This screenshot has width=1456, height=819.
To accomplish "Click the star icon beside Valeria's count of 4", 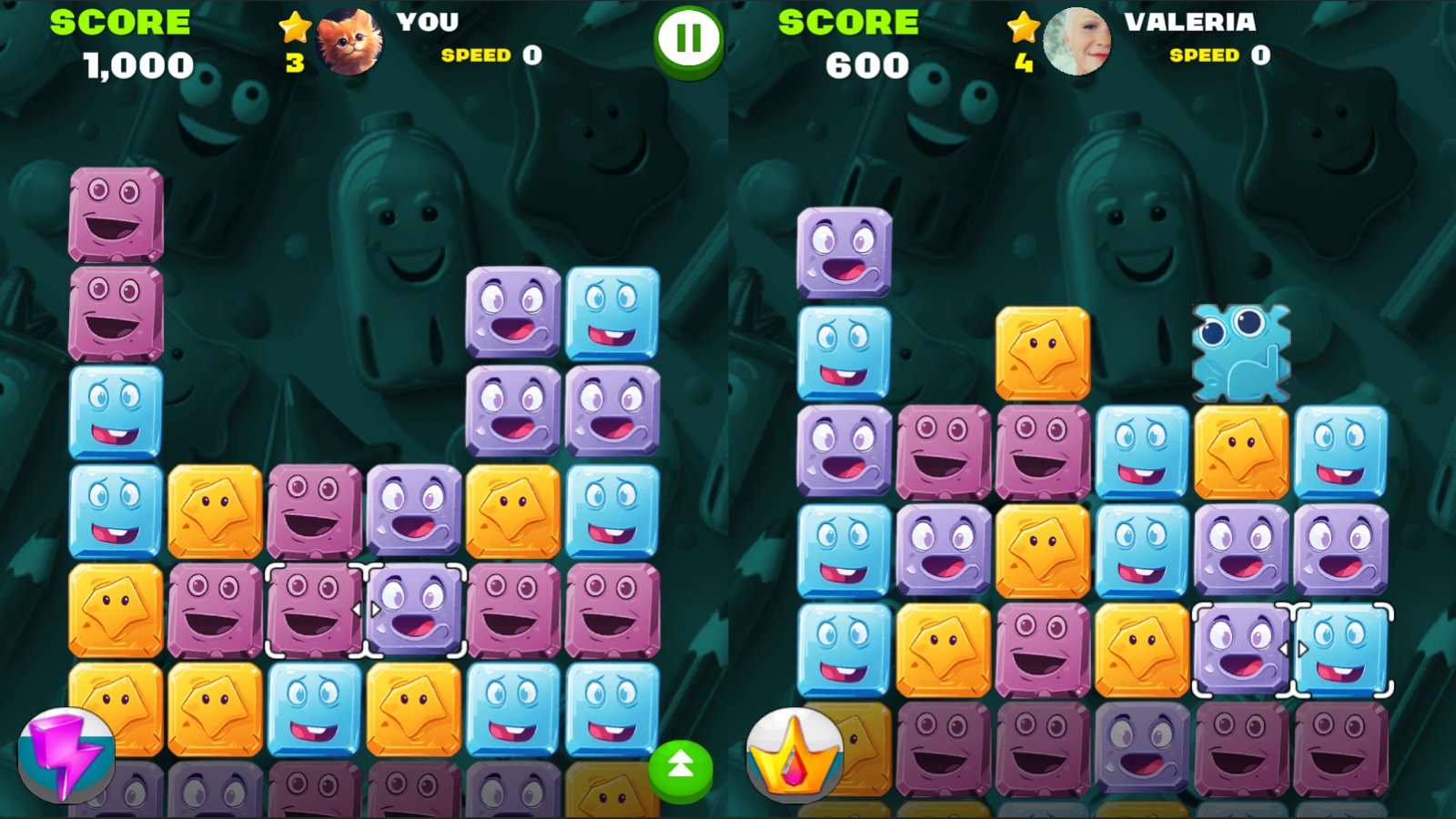I will point(1021,27).
